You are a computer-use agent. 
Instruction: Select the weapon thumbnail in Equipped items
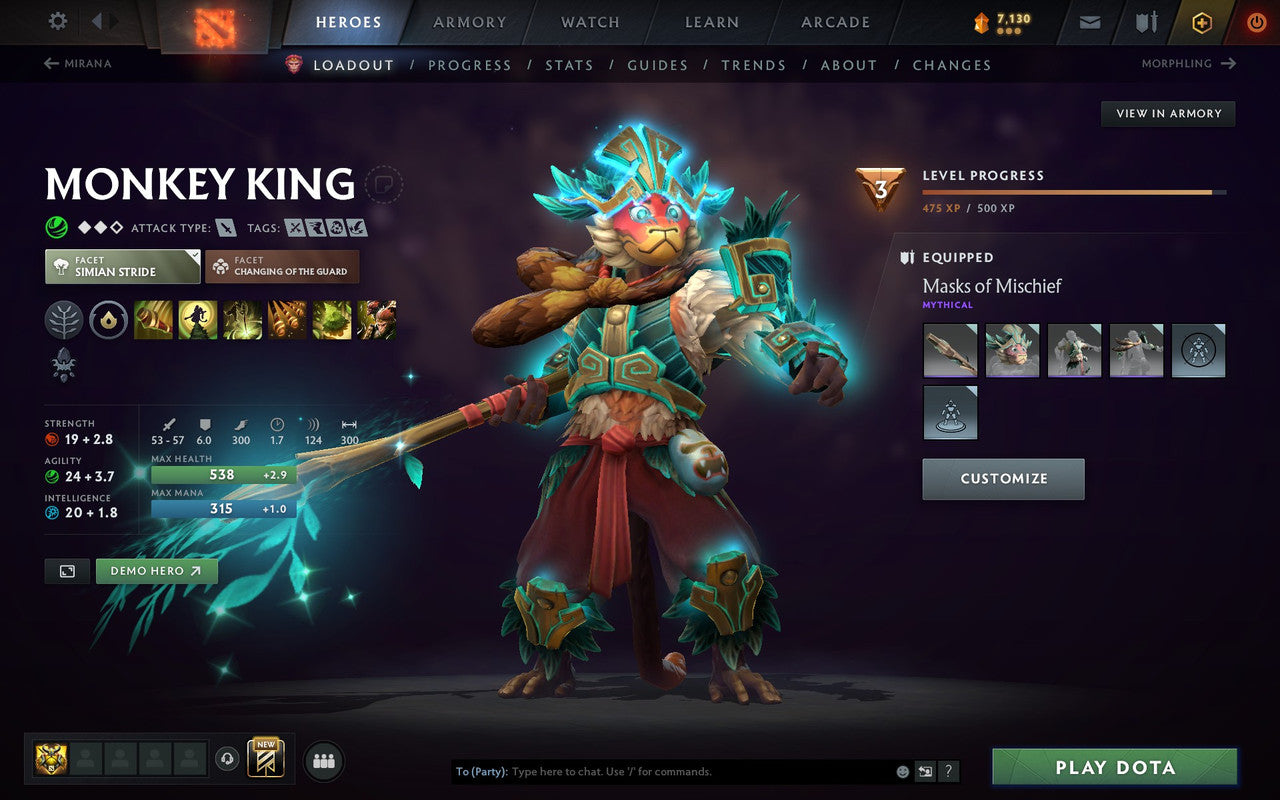pos(949,350)
